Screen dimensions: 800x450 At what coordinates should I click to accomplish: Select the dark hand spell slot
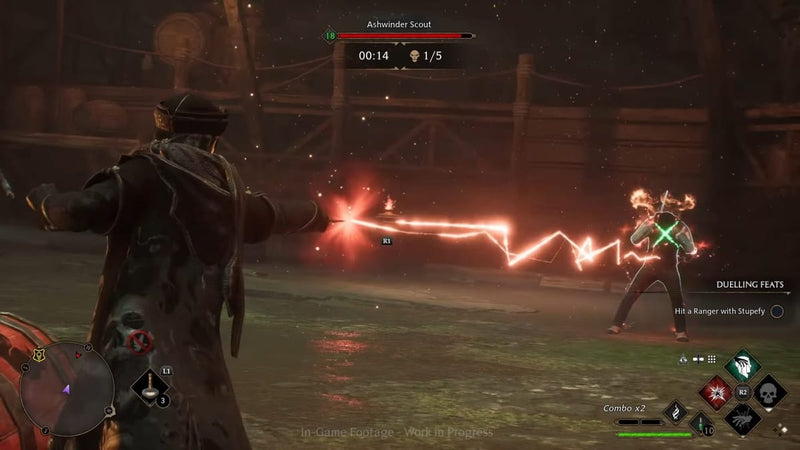click(741, 420)
